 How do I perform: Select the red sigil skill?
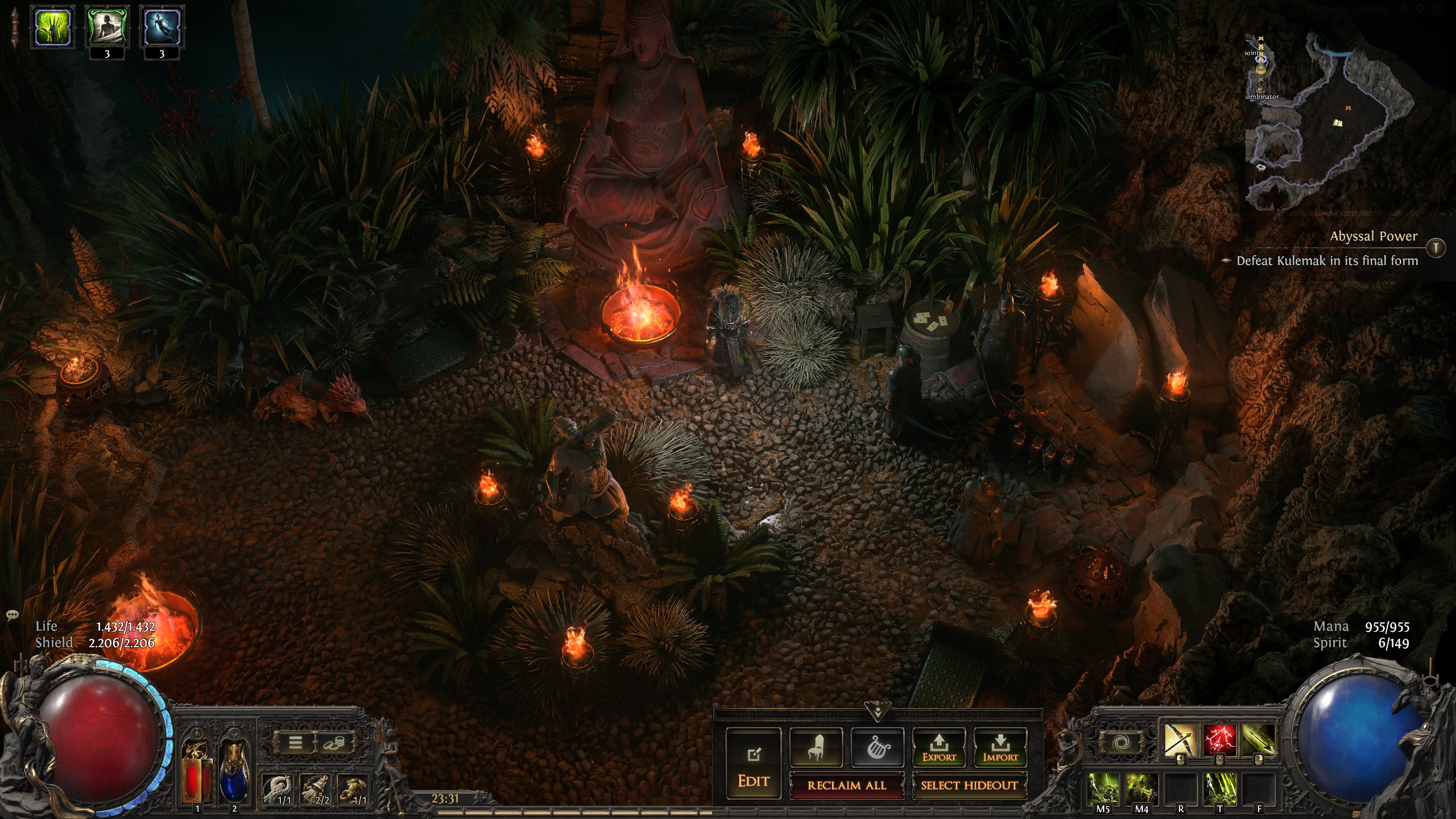(1219, 740)
